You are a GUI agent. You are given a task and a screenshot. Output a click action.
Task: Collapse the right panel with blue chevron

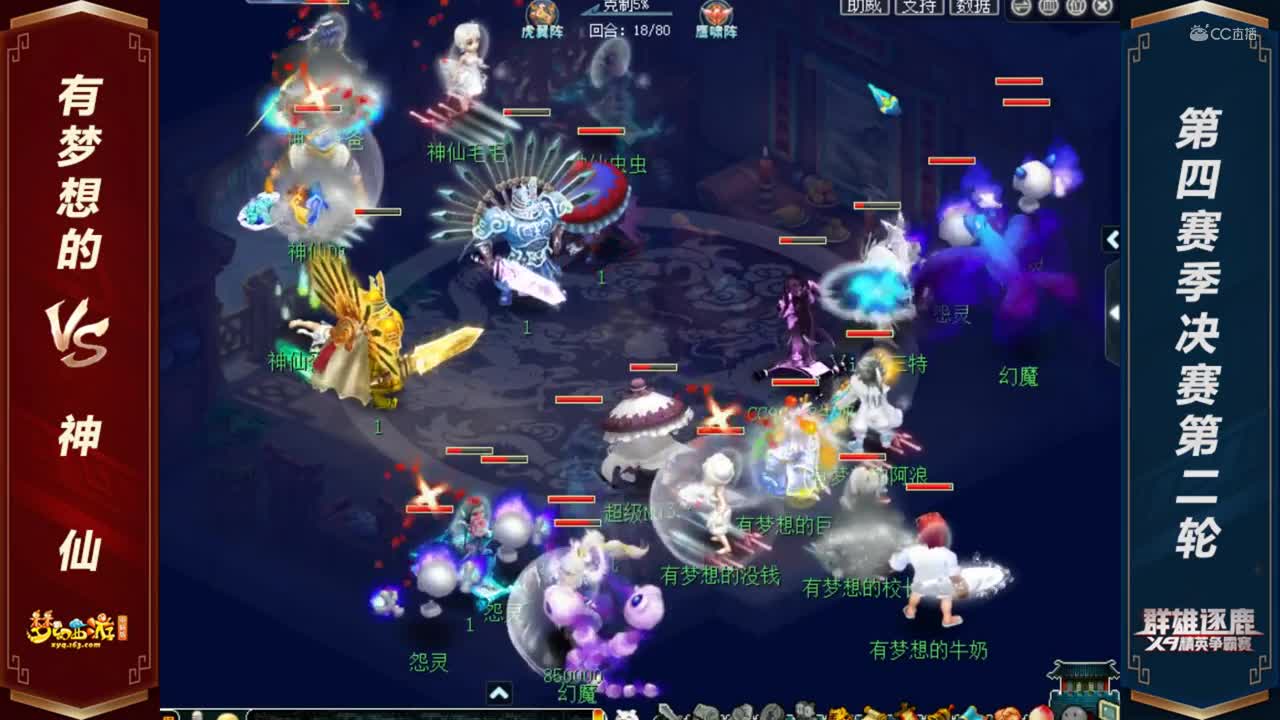point(1113,240)
